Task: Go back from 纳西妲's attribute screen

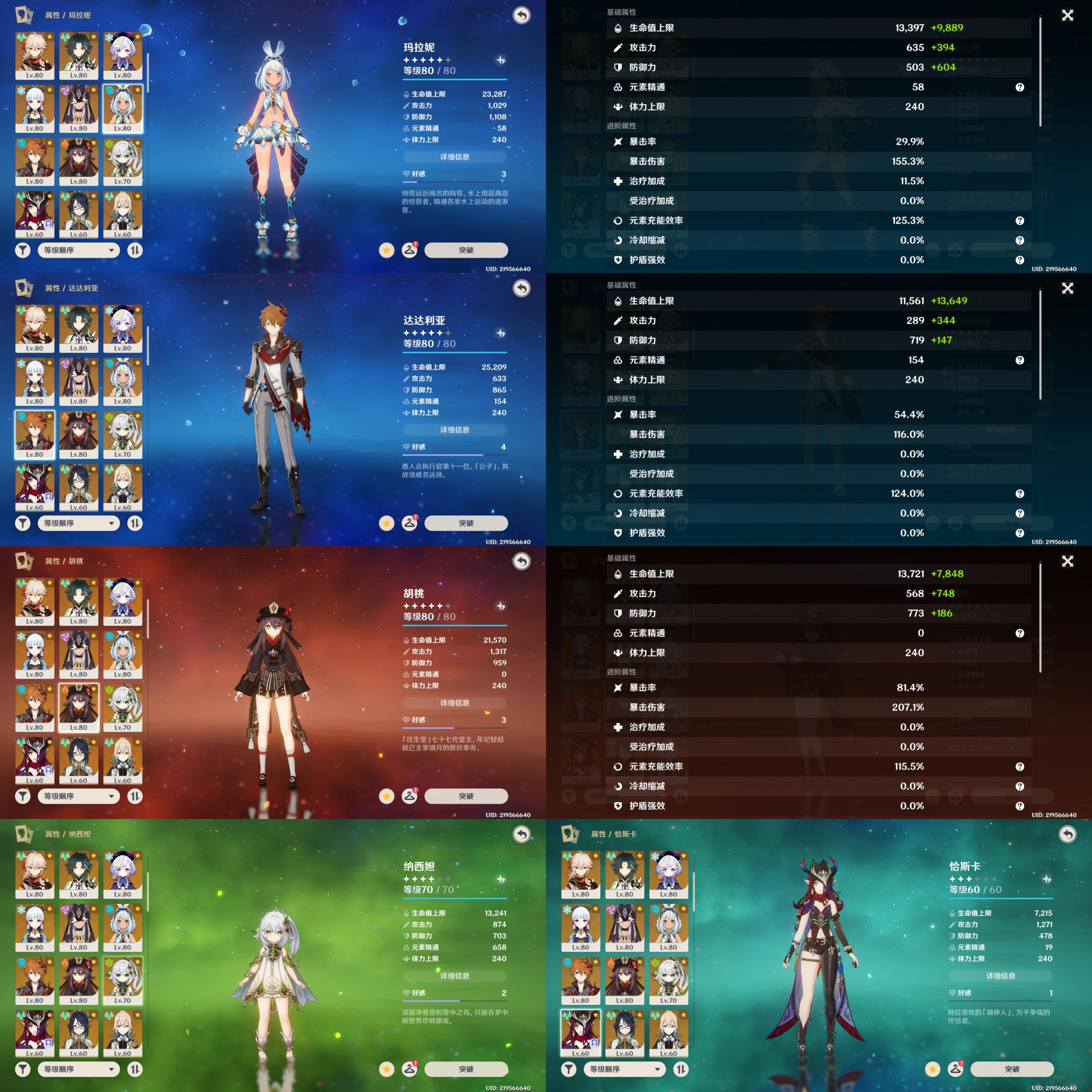Action: (x=521, y=834)
